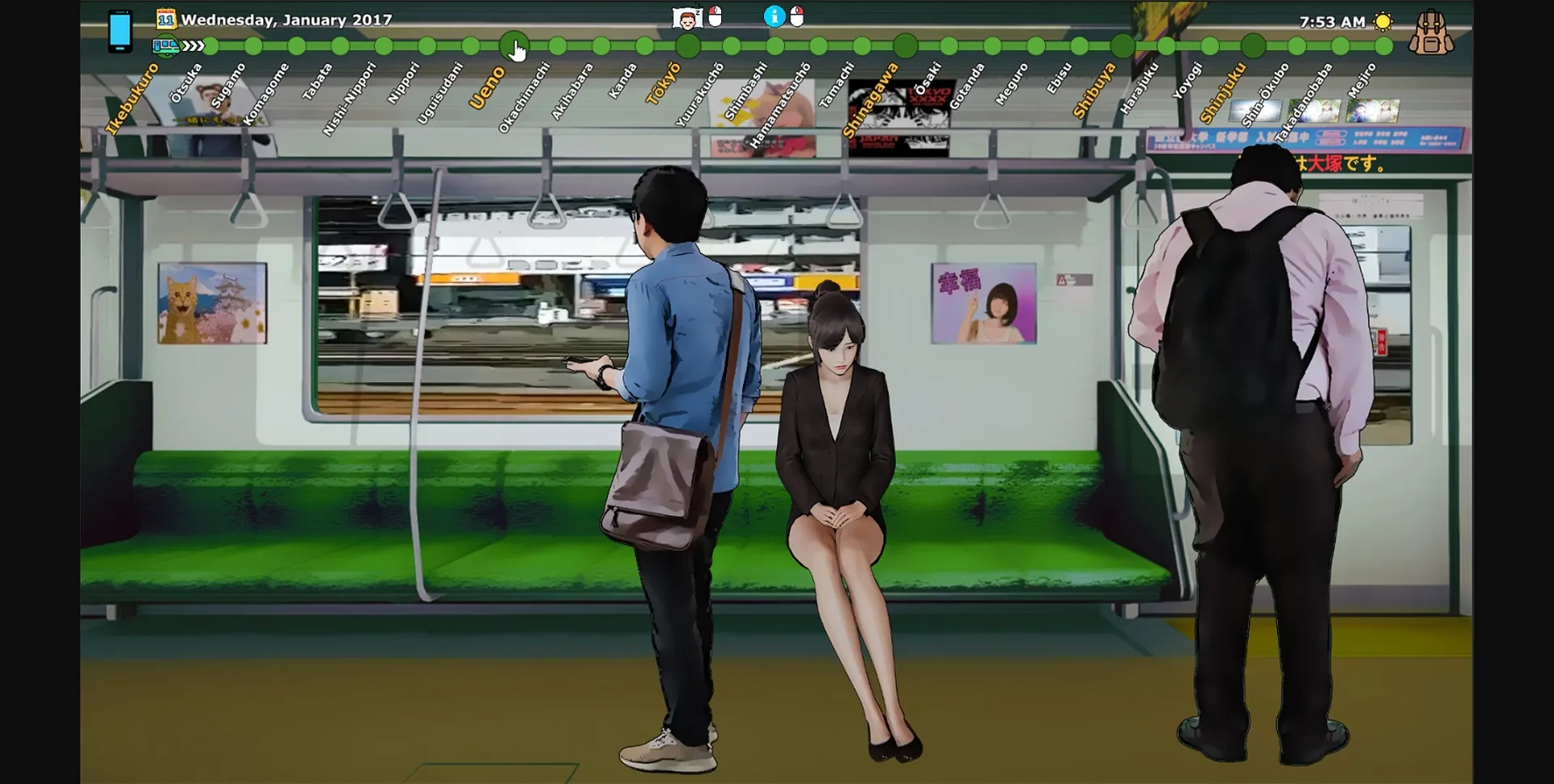Image resolution: width=1554 pixels, height=784 pixels.
Task: Open the blue info icon
Action: point(775,16)
